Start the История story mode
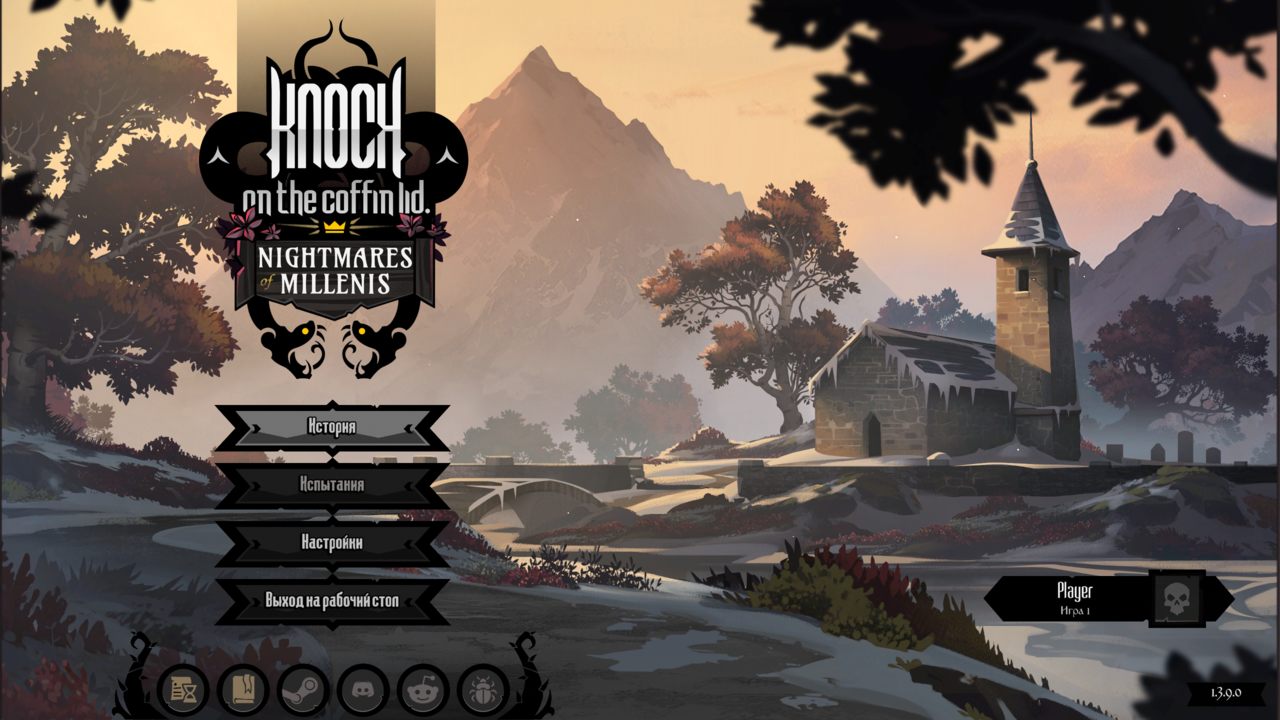 [331, 427]
